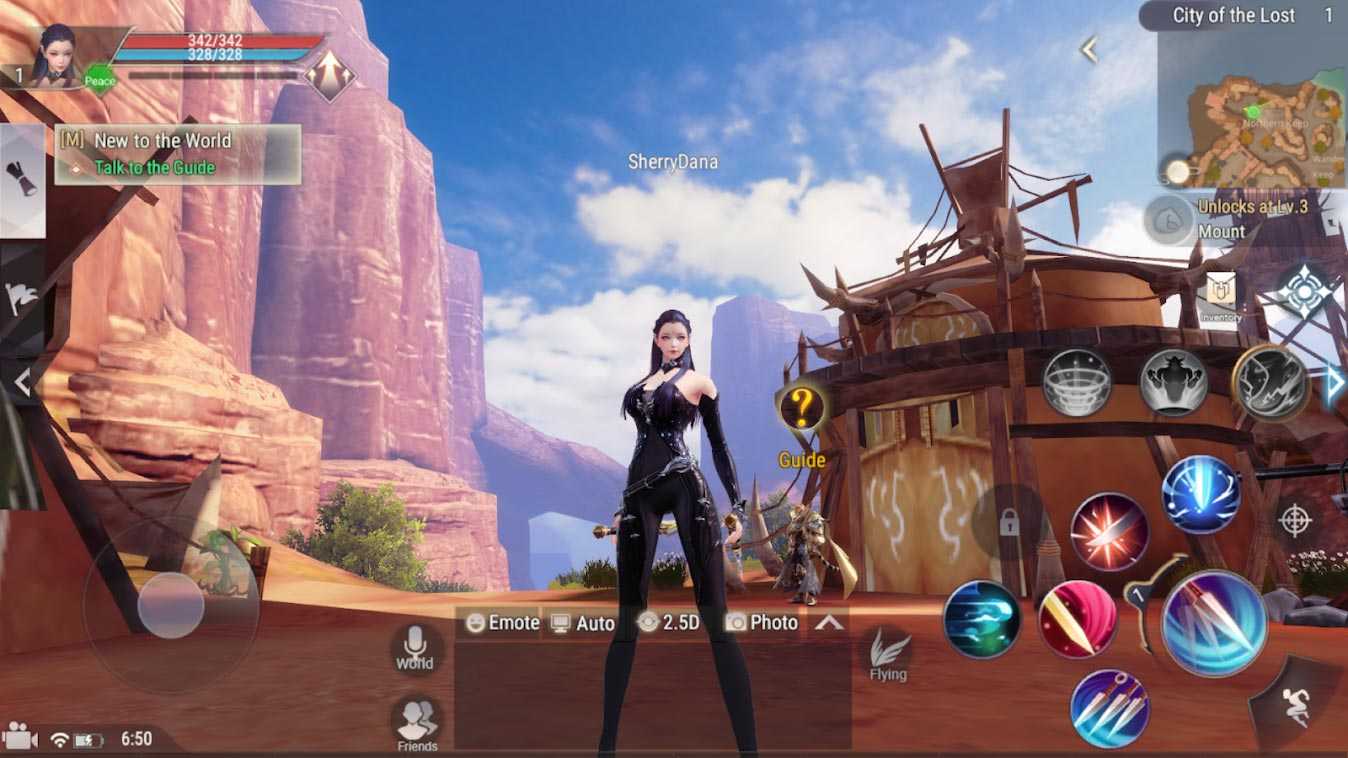Talk to the Guide question mark marker
Screen dimensions: 1348x758
click(x=802, y=408)
